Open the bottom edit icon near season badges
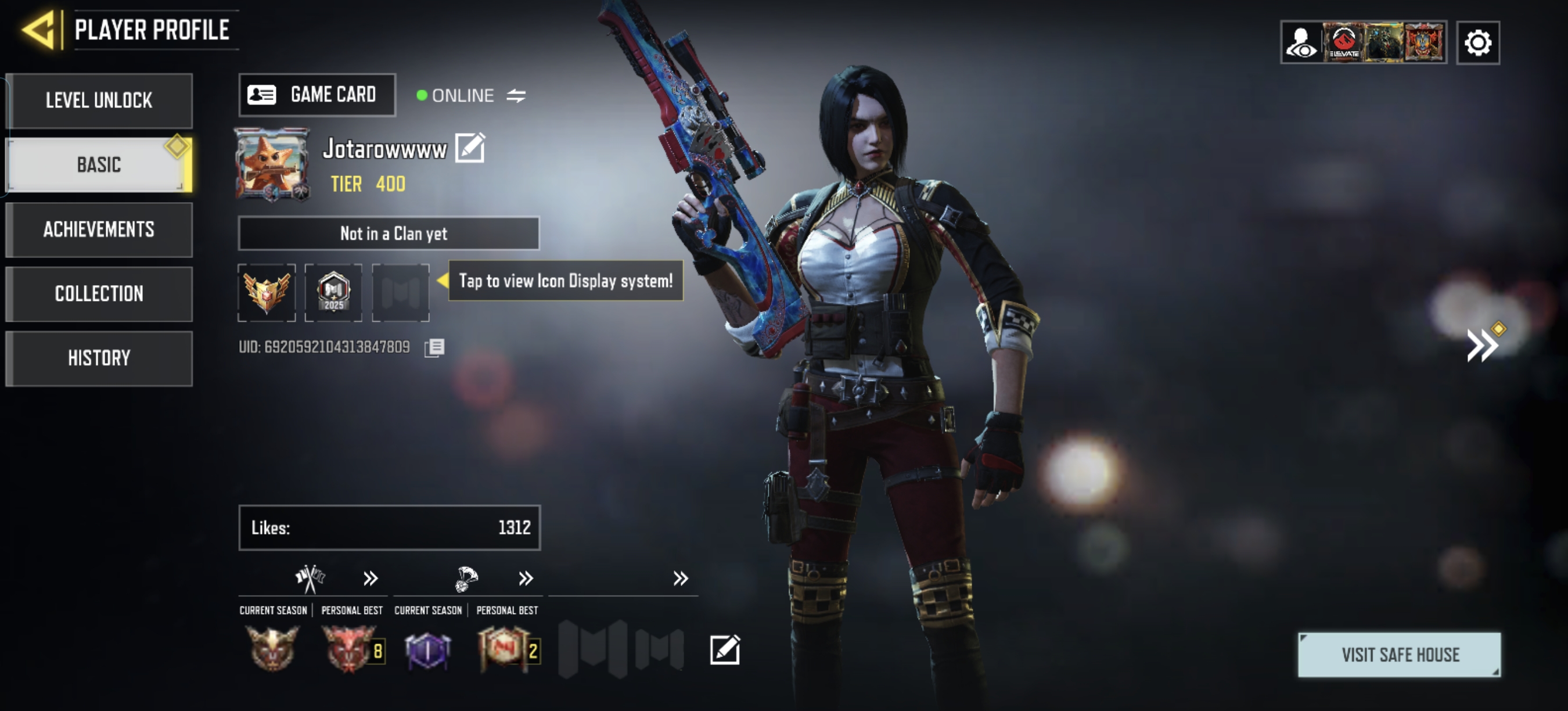Screen dimensions: 1568x711 (x=724, y=649)
